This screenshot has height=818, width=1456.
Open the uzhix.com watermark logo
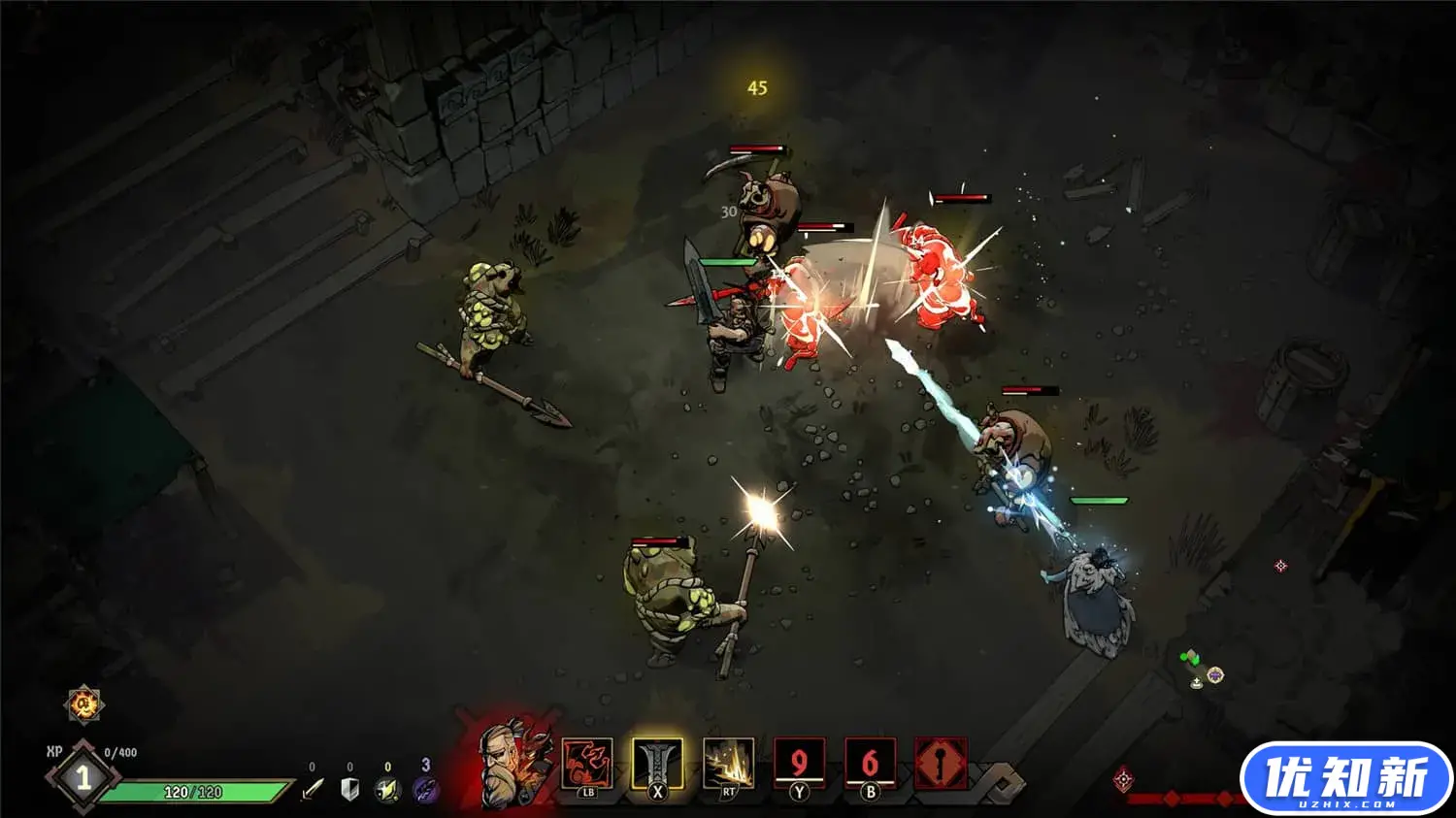click(x=1345, y=779)
